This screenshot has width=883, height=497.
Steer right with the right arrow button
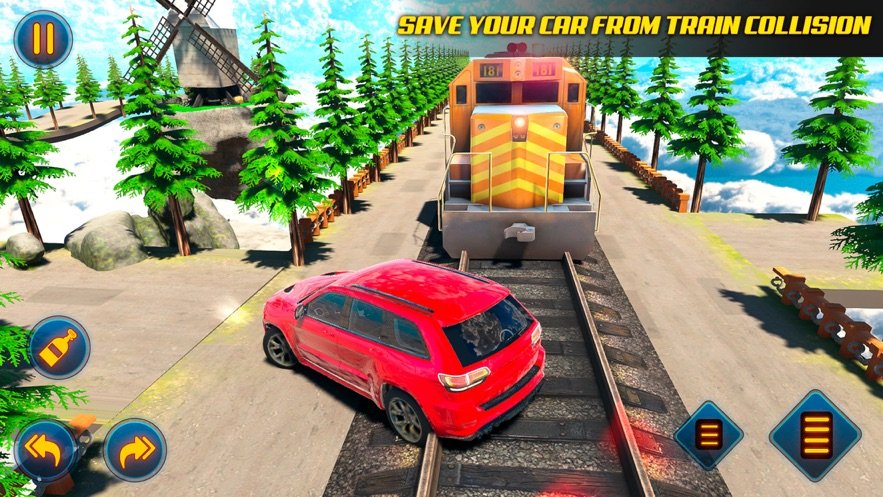coord(134,449)
